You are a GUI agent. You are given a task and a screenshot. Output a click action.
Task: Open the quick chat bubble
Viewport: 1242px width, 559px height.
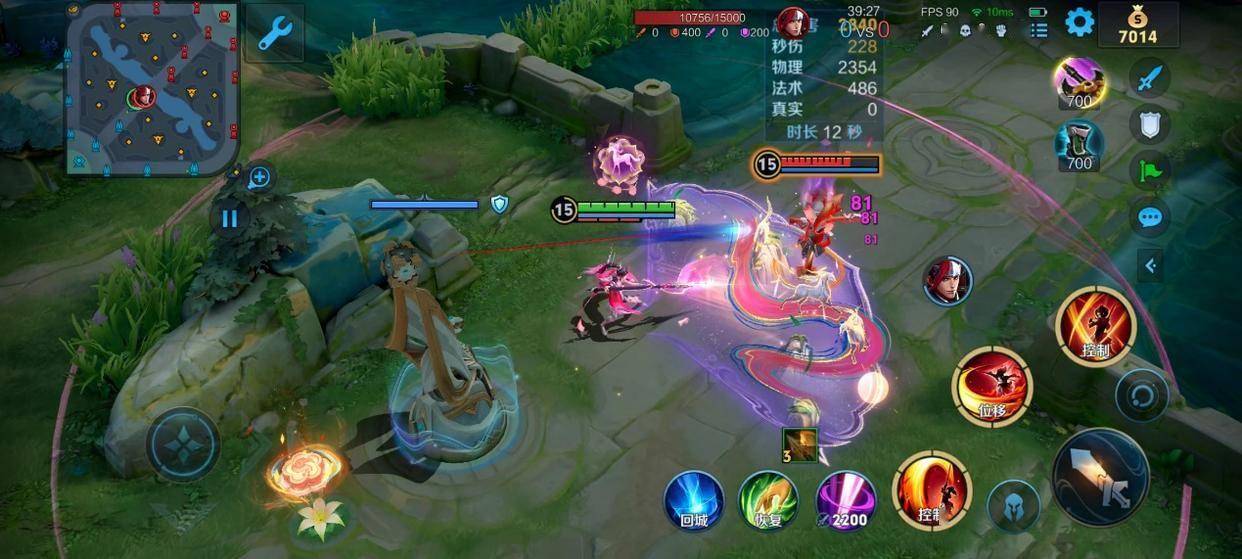1150,216
